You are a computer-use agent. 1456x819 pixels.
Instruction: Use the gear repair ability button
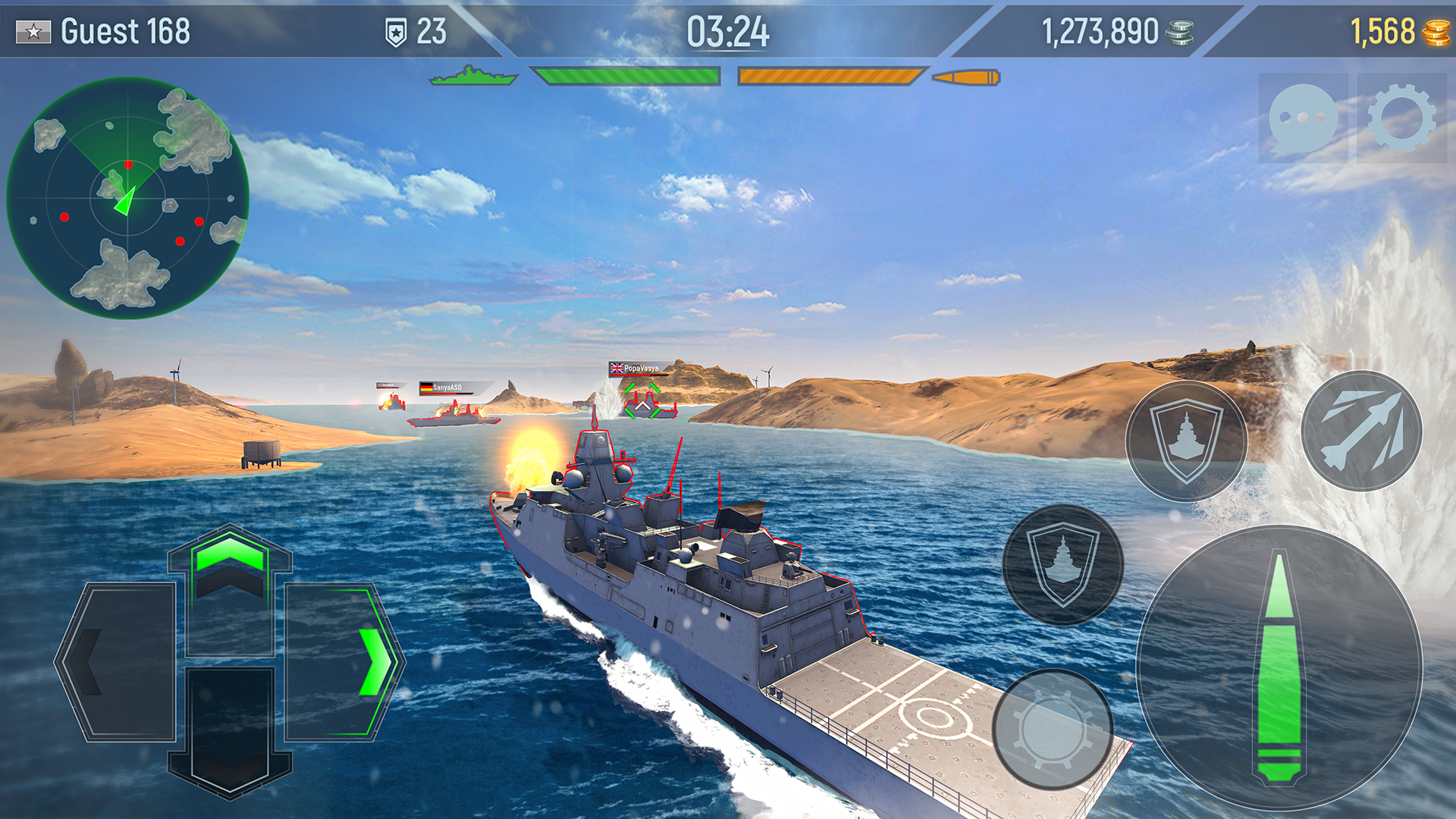coord(1053,729)
